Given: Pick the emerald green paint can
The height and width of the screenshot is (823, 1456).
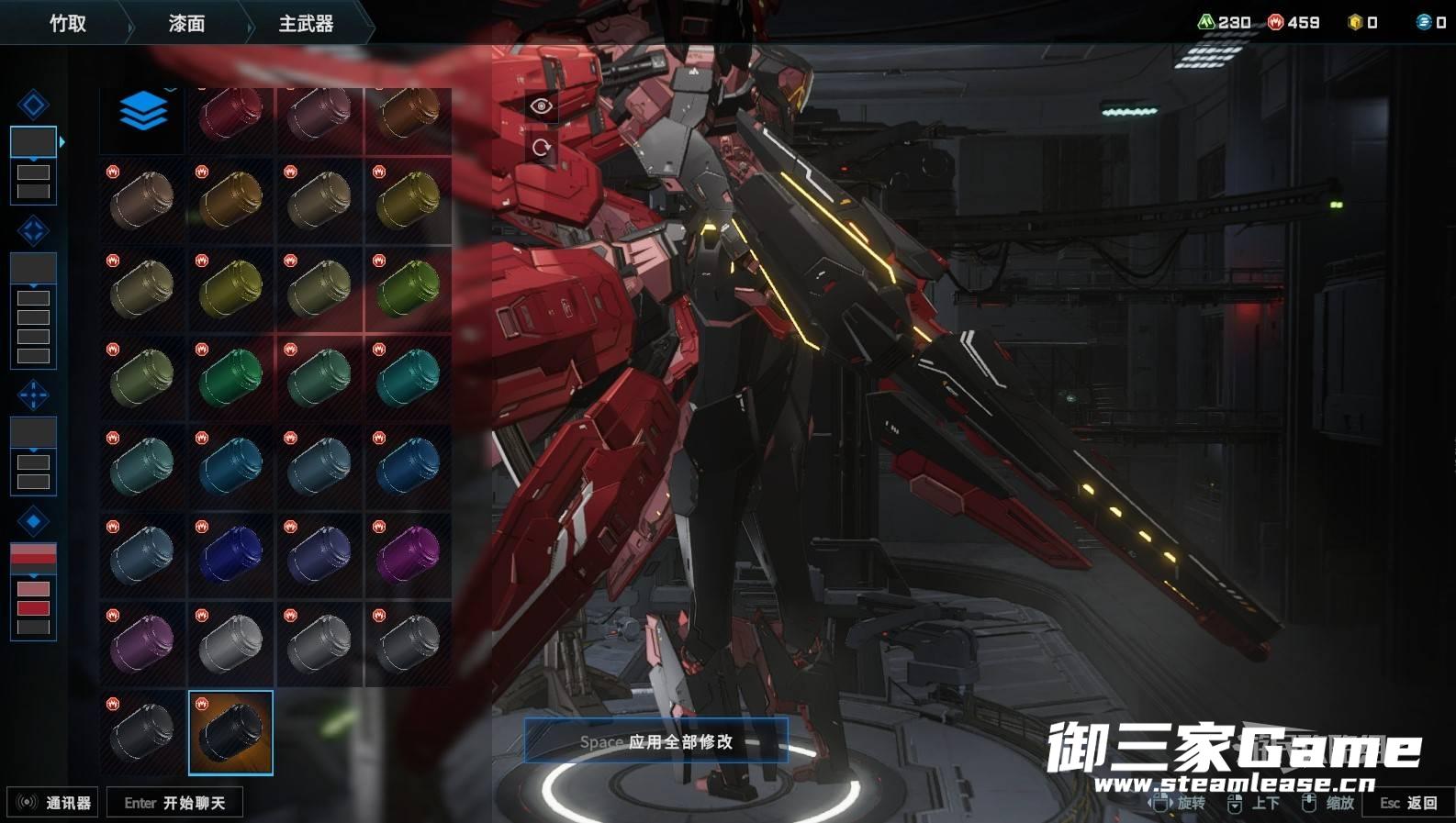Looking at the screenshot, I should tap(230, 376).
